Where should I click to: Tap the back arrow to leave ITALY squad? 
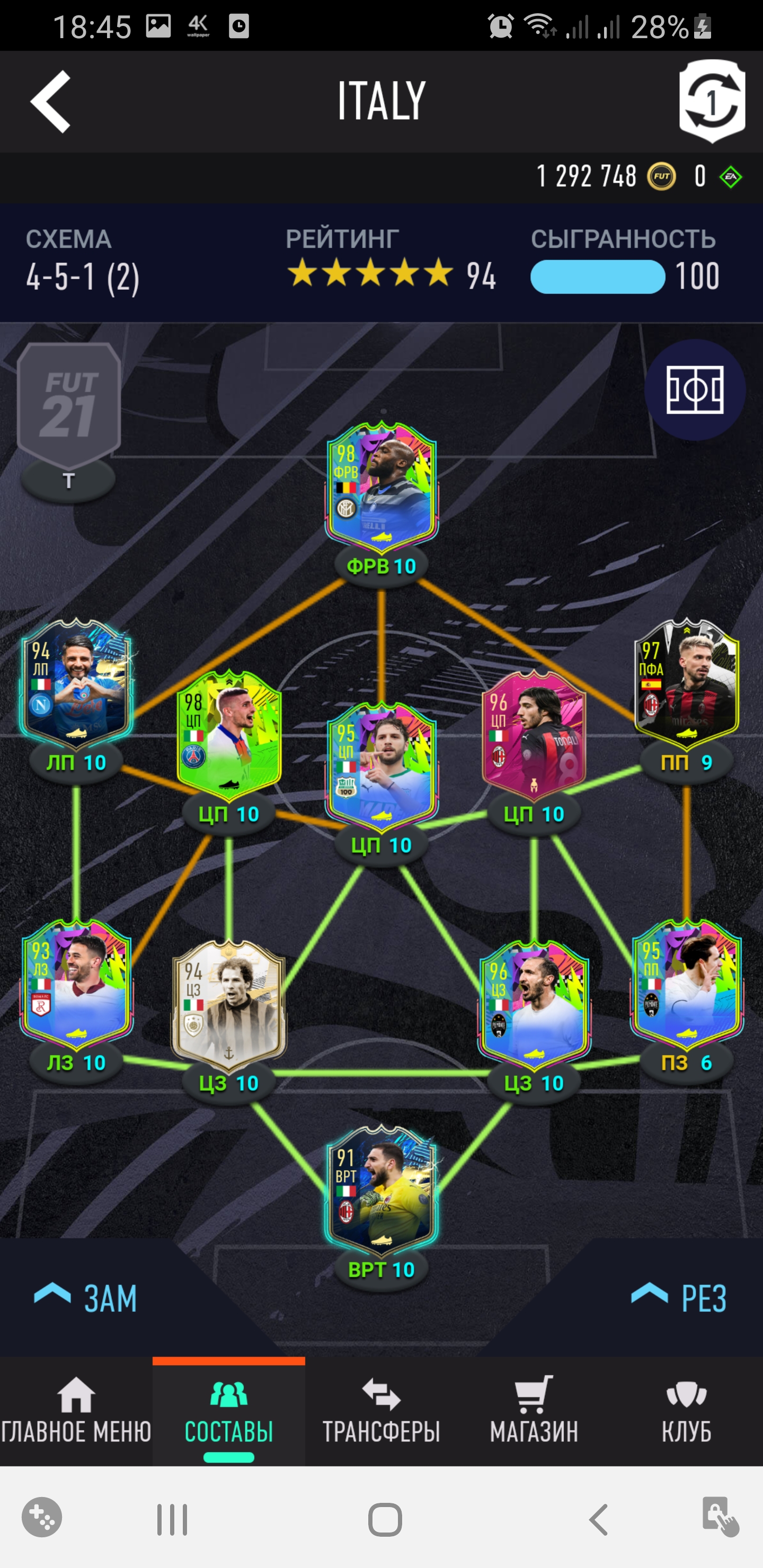coord(51,102)
